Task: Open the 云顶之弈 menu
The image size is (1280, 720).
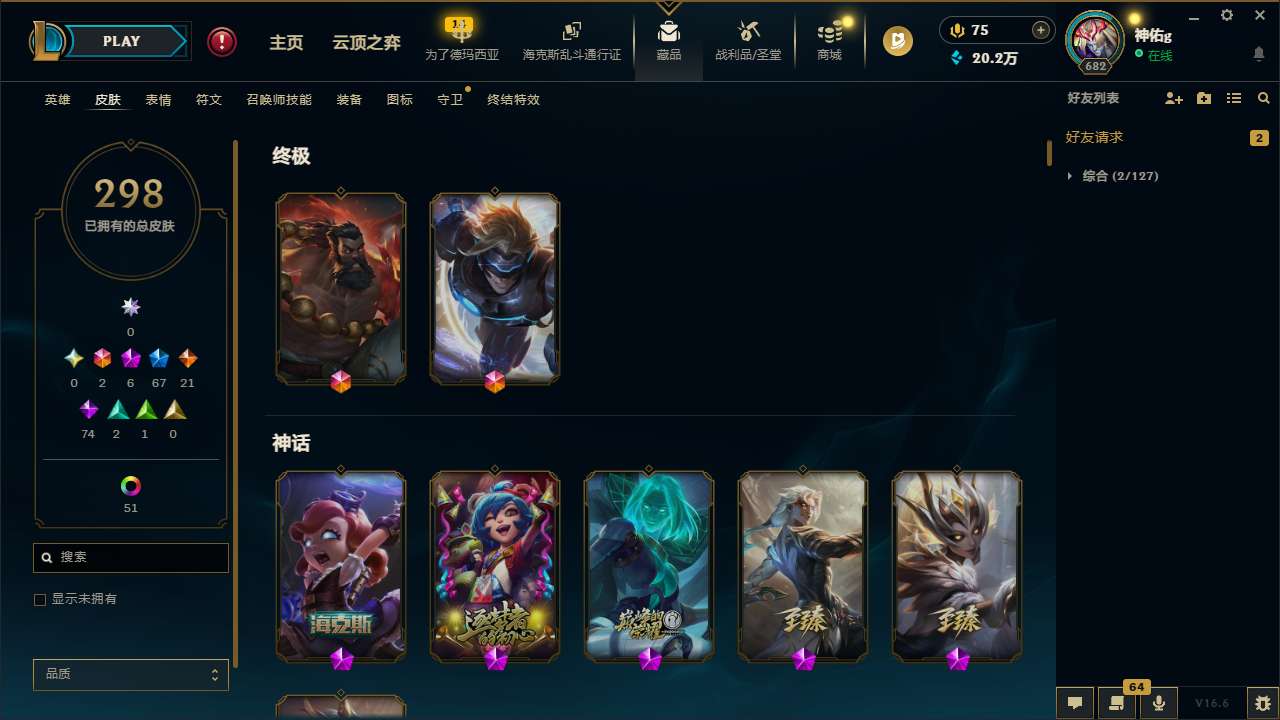Action: pos(365,41)
